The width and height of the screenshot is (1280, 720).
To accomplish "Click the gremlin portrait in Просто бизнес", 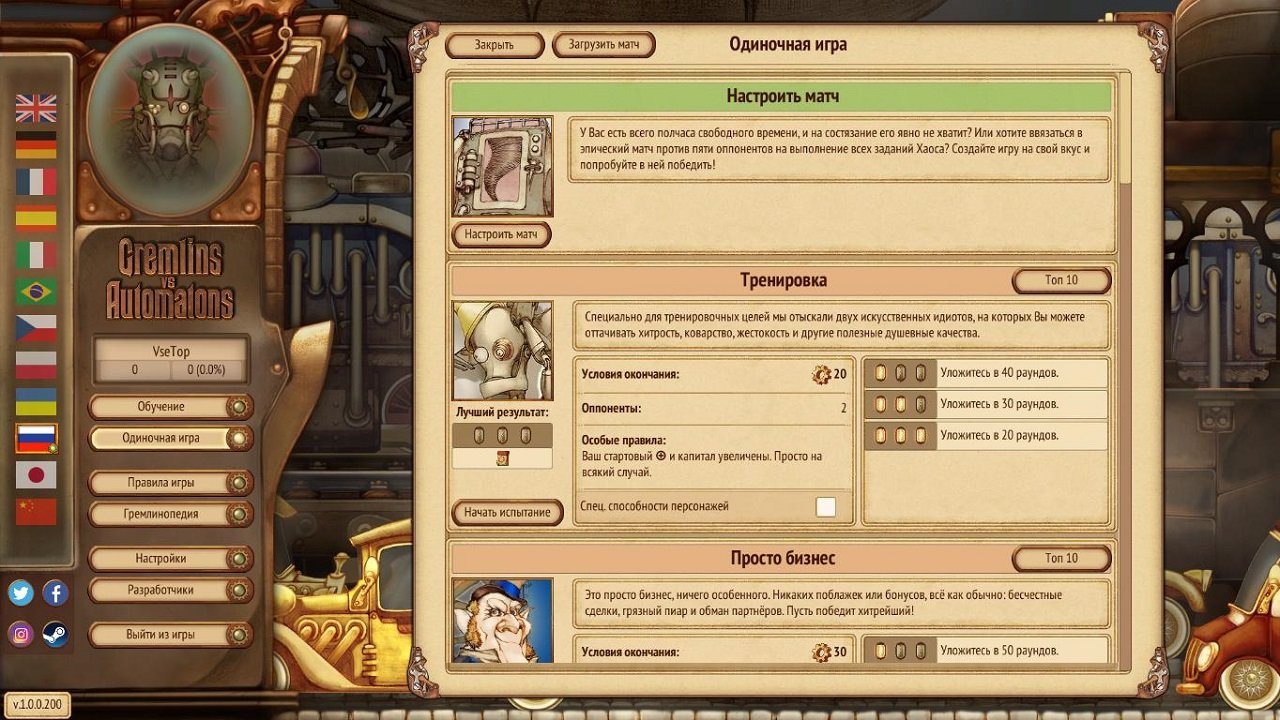I will coord(501,622).
